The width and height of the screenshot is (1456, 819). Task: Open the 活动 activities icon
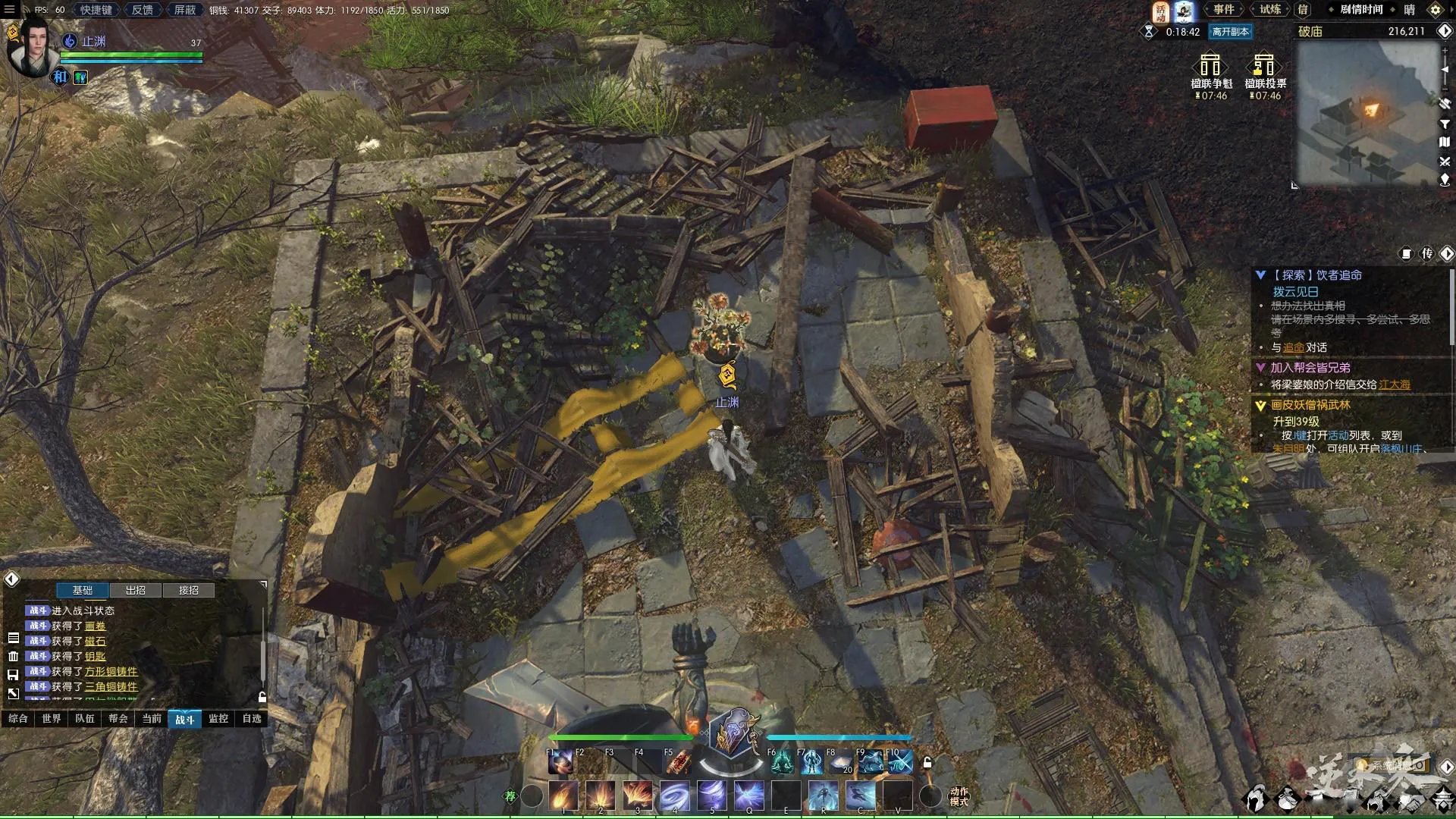1161,11
